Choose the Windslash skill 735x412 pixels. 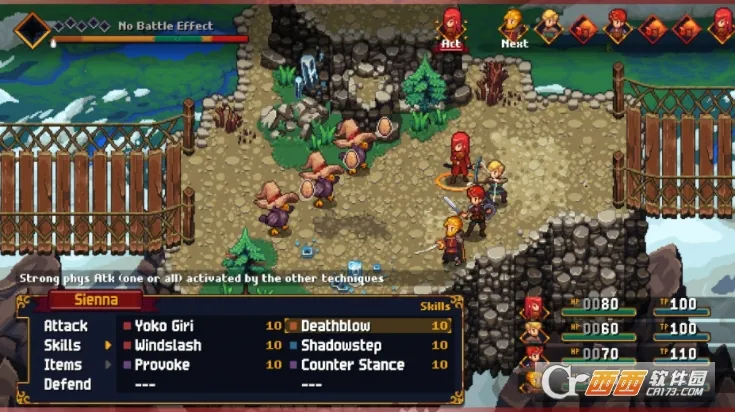[167, 345]
